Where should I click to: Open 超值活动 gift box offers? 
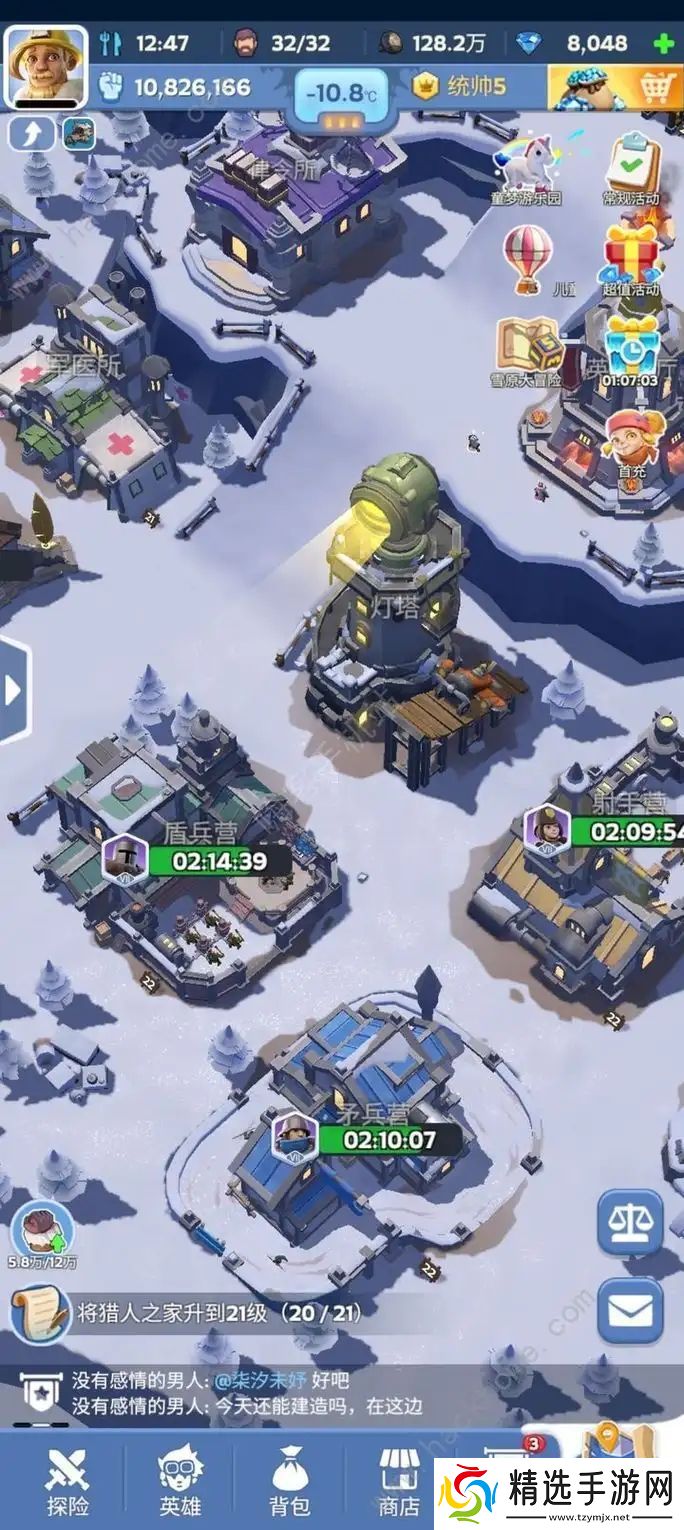point(631,258)
